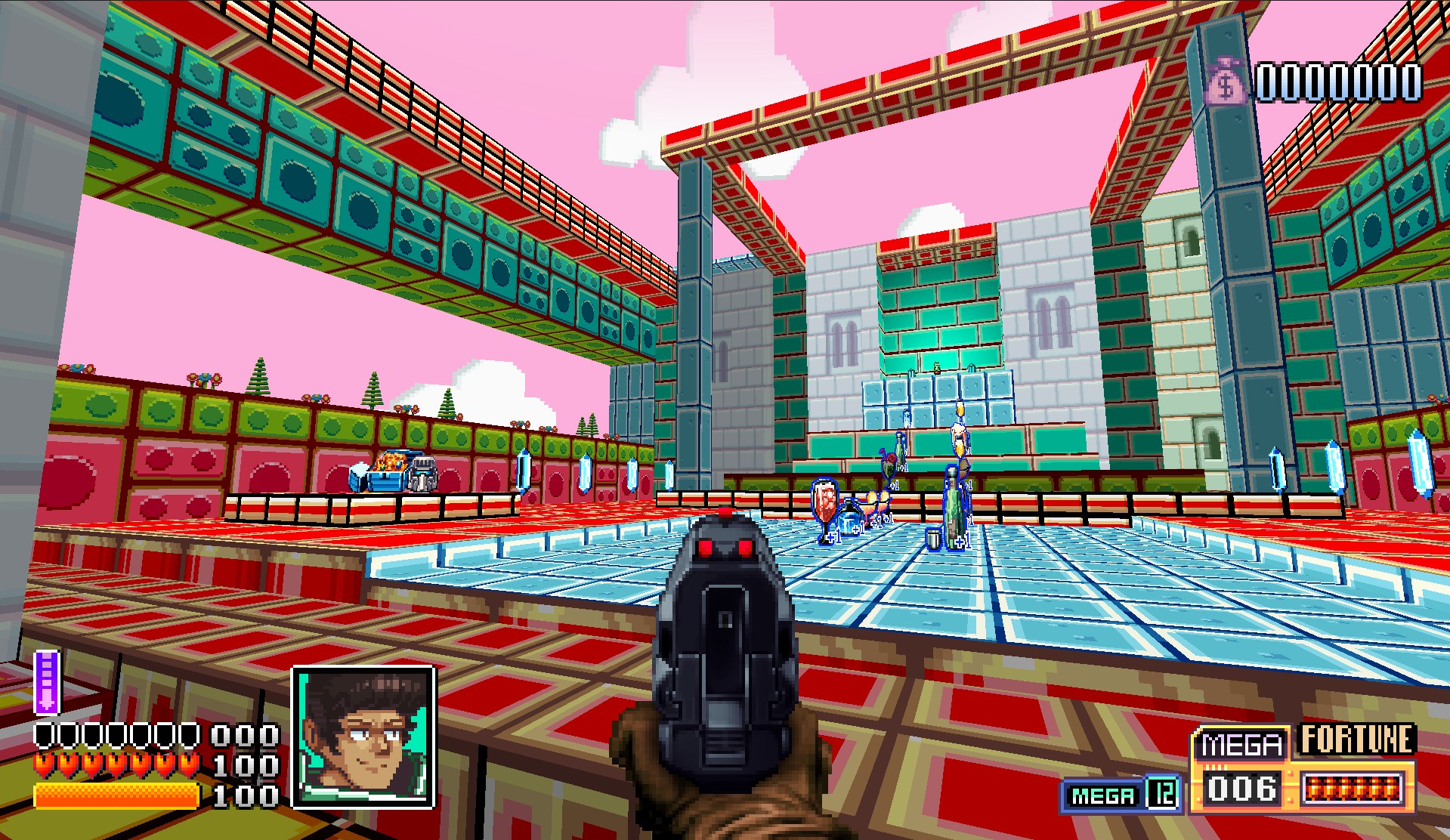Select the MEGA weapon label
The height and width of the screenshot is (840, 1450).
click(1241, 744)
